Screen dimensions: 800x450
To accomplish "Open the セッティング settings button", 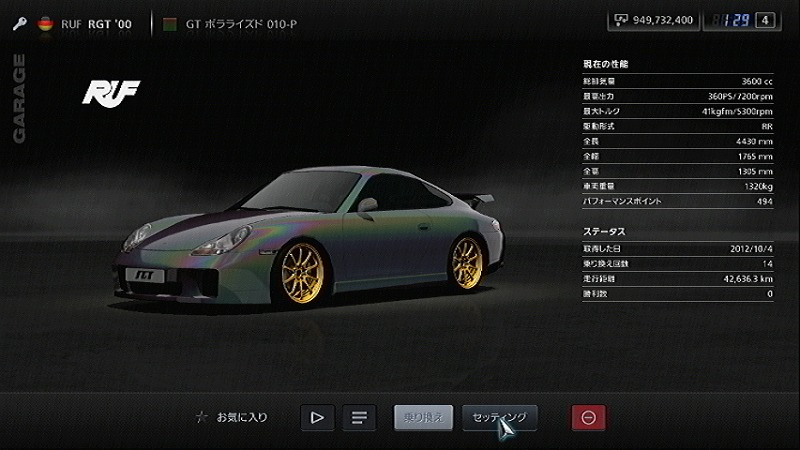I will point(499,417).
